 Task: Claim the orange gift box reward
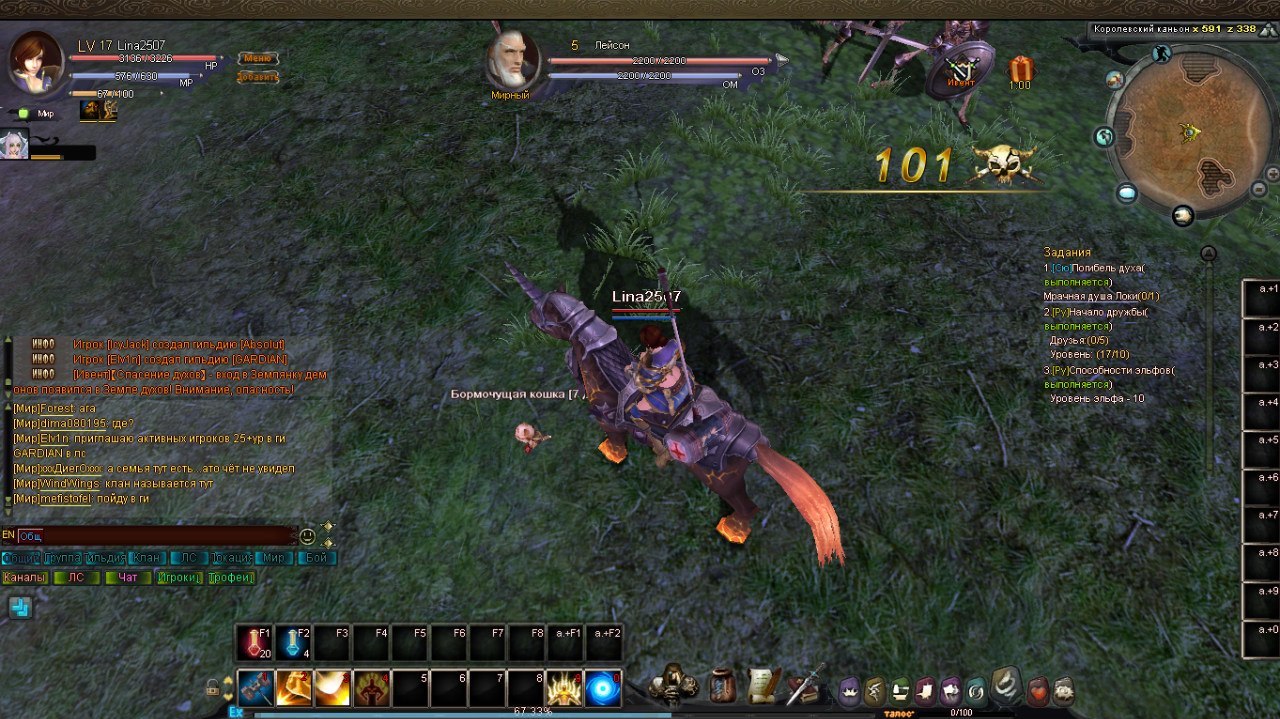[1020, 69]
